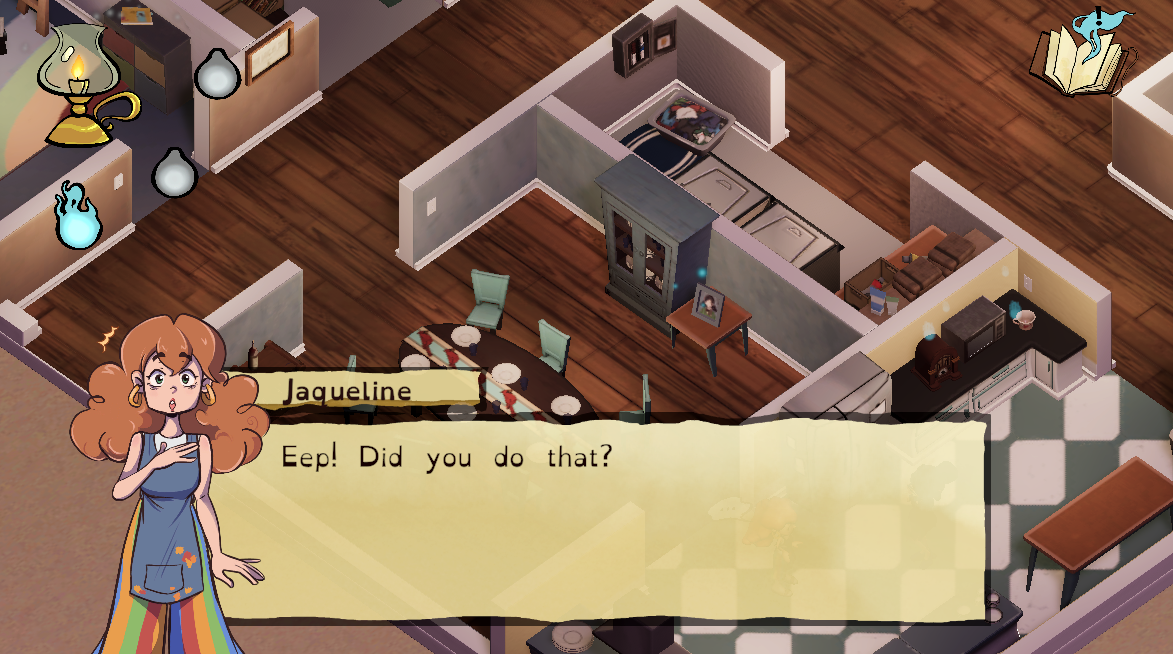Advance Jaqueline's dialogue text box
The width and height of the screenshot is (1173, 654).
click(600, 517)
